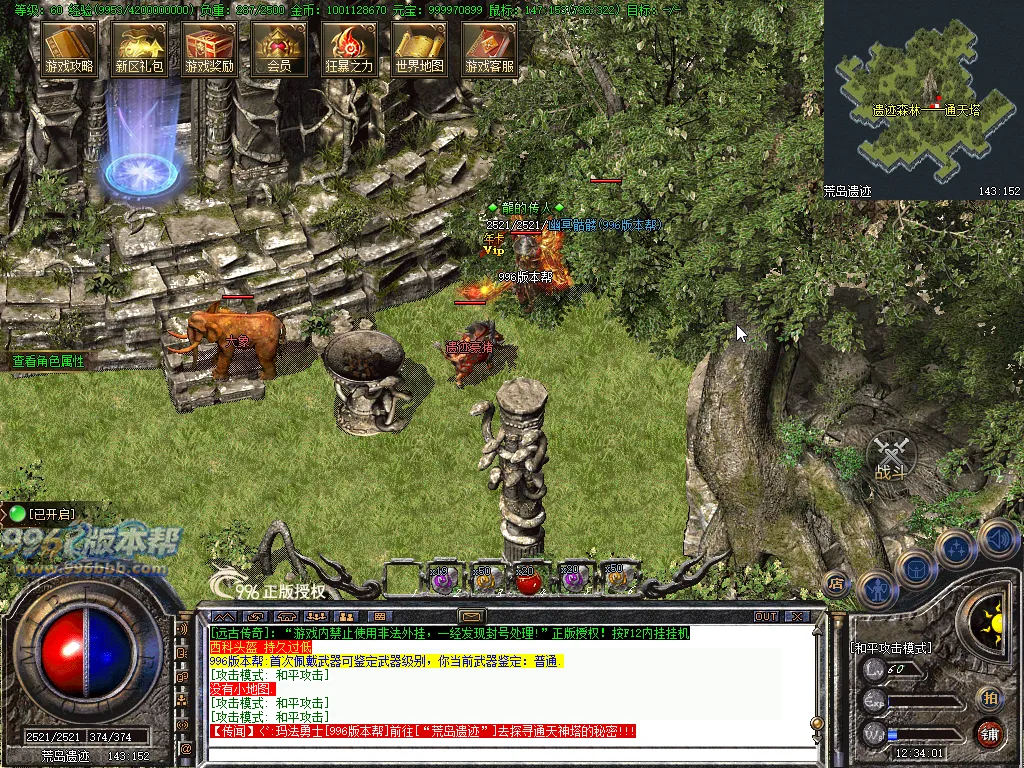Open the 世界地图 world map
Screen dimensions: 1024x768
(x=419, y=48)
